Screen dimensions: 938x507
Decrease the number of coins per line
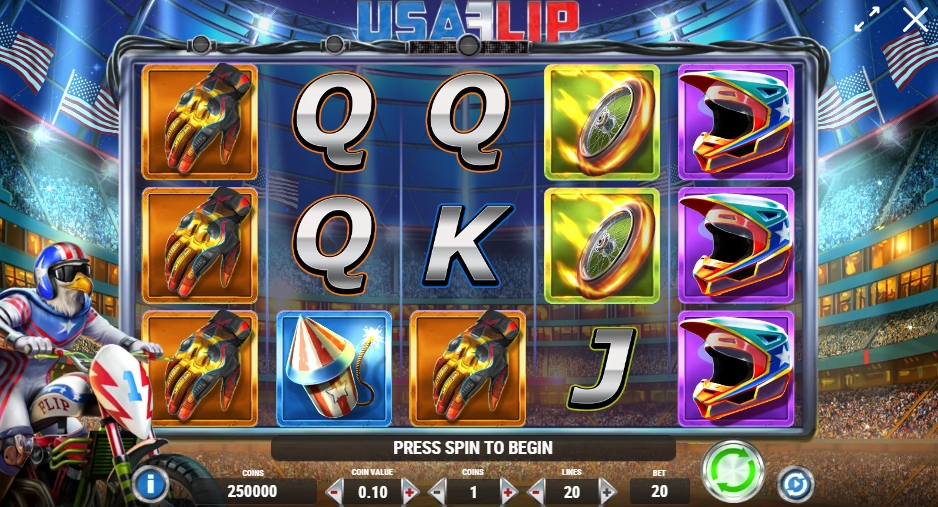(437, 491)
